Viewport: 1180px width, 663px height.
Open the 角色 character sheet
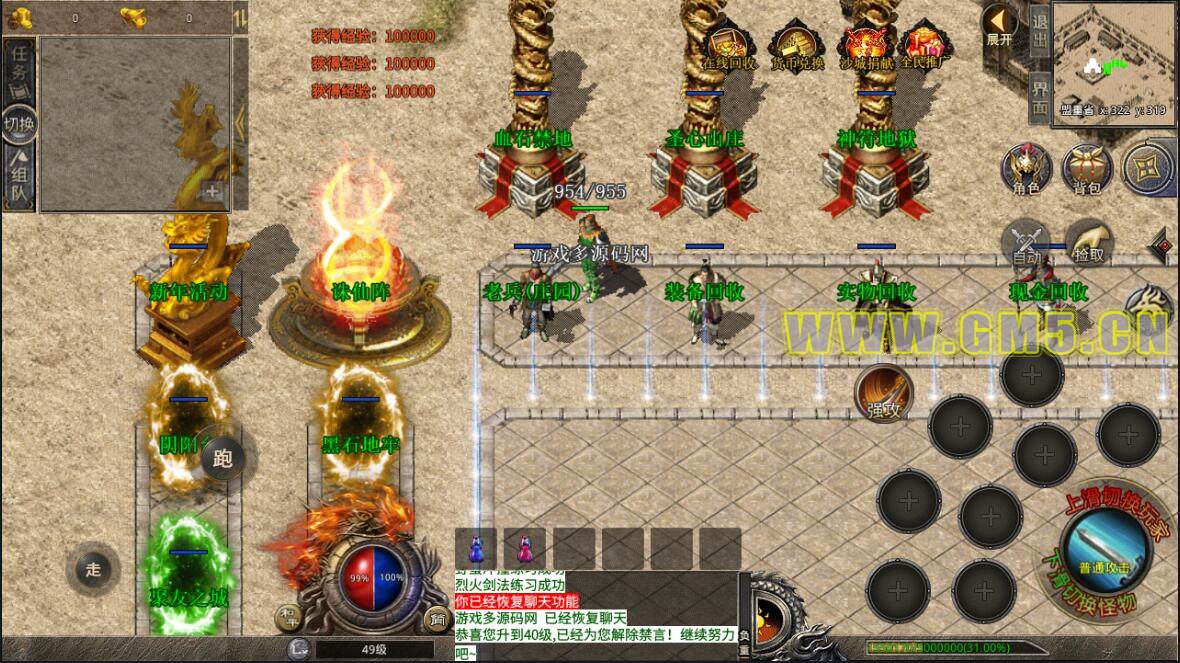1026,166
